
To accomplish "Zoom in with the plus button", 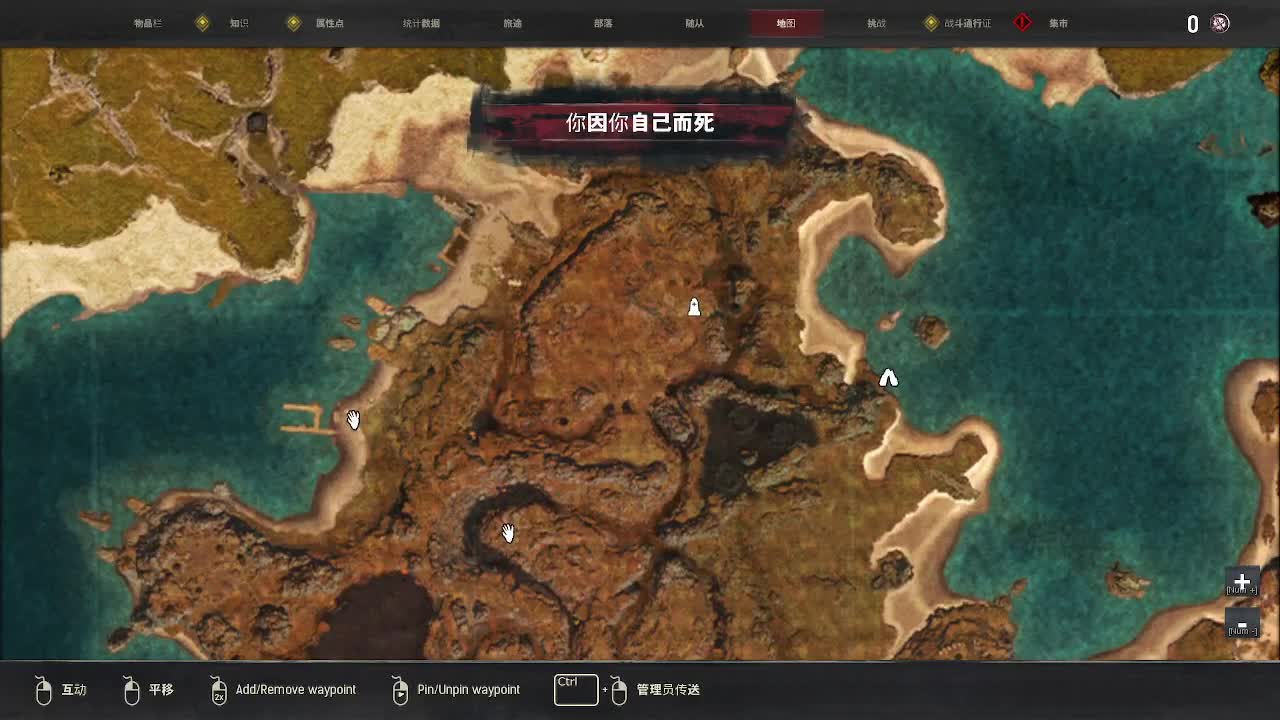I will (1241, 581).
